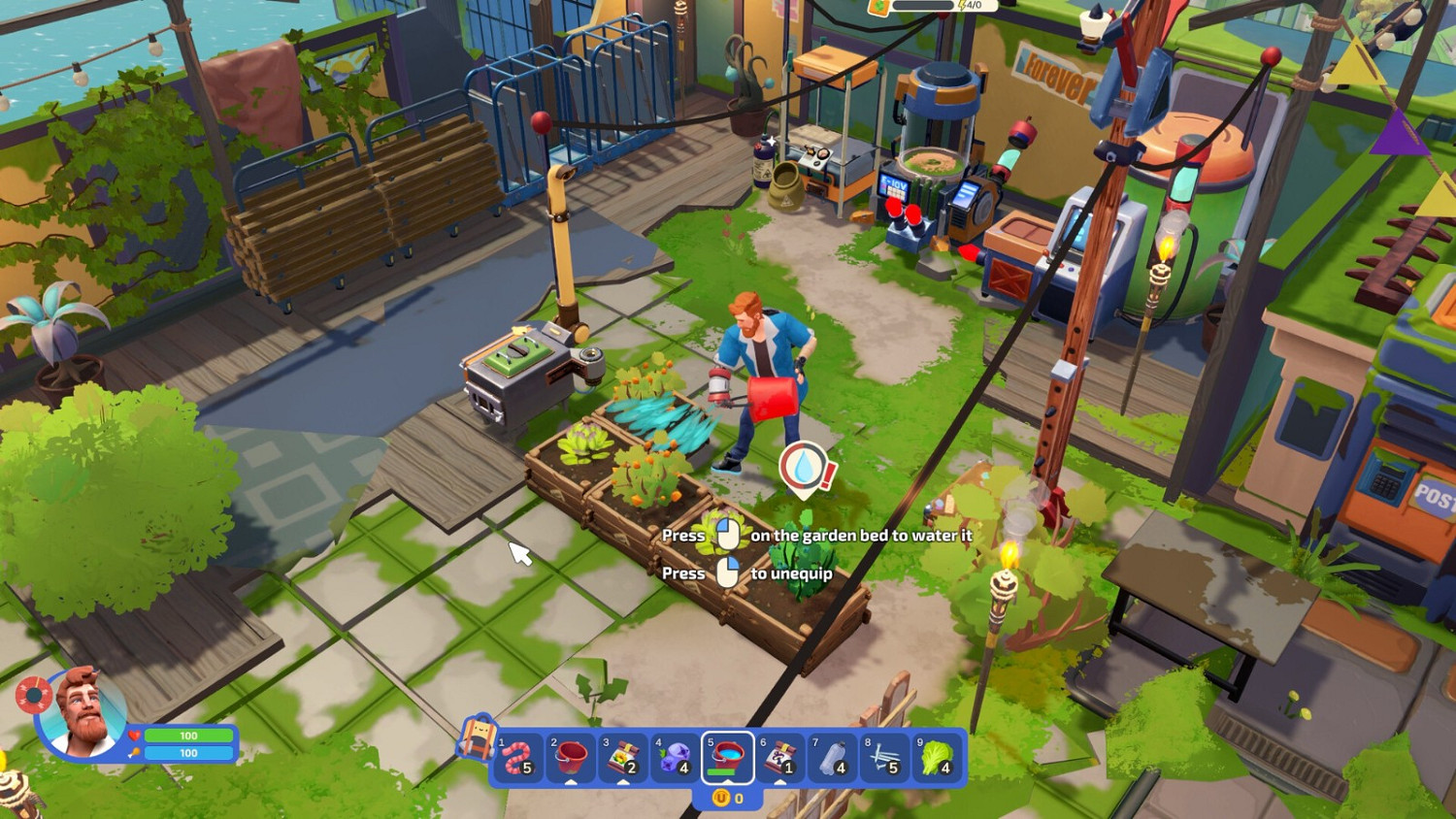Select the nails in hotbar slot 8
Viewport: 1456px width, 819px height.
[883, 757]
